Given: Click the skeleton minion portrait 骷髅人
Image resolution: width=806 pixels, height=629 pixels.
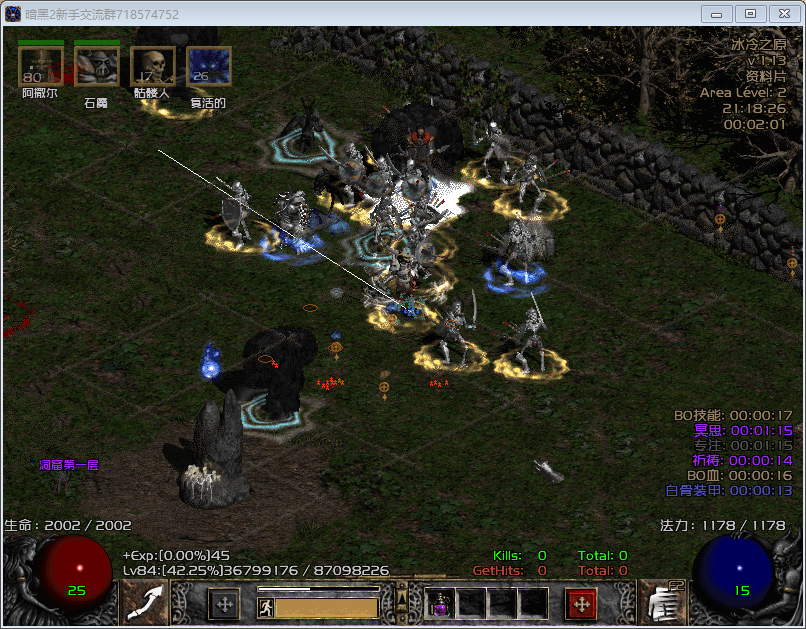Looking at the screenshot, I should coord(152,67).
